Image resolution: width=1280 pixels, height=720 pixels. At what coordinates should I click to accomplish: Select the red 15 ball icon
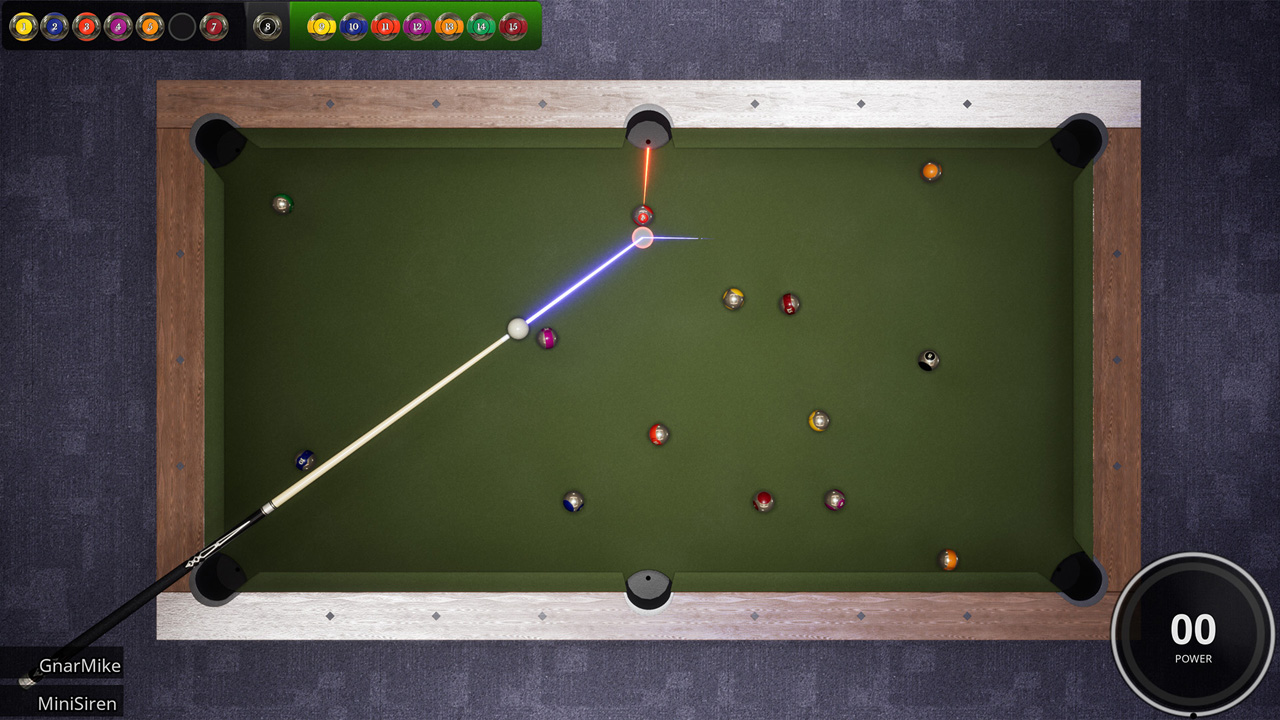click(512, 26)
